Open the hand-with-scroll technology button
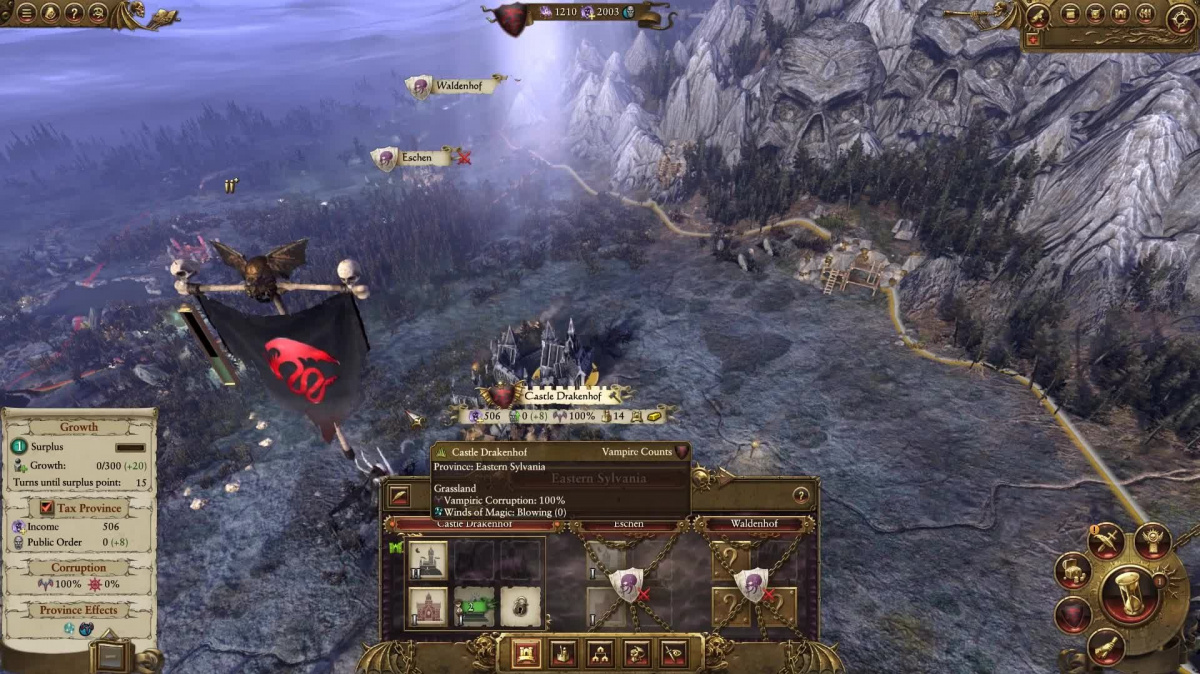This screenshot has width=1200, height=674. tap(1104, 648)
